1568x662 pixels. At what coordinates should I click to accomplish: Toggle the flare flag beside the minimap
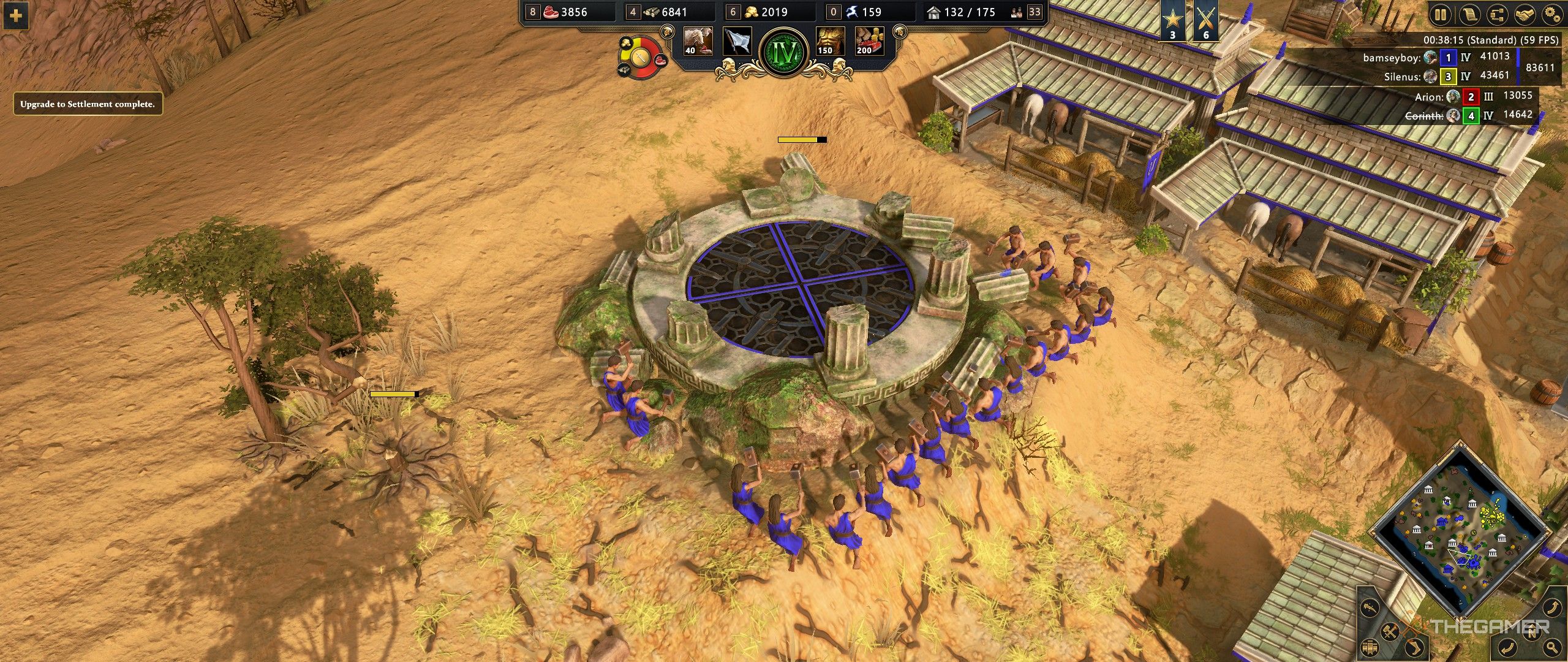pyautogui.click(x=1371, y=646)
